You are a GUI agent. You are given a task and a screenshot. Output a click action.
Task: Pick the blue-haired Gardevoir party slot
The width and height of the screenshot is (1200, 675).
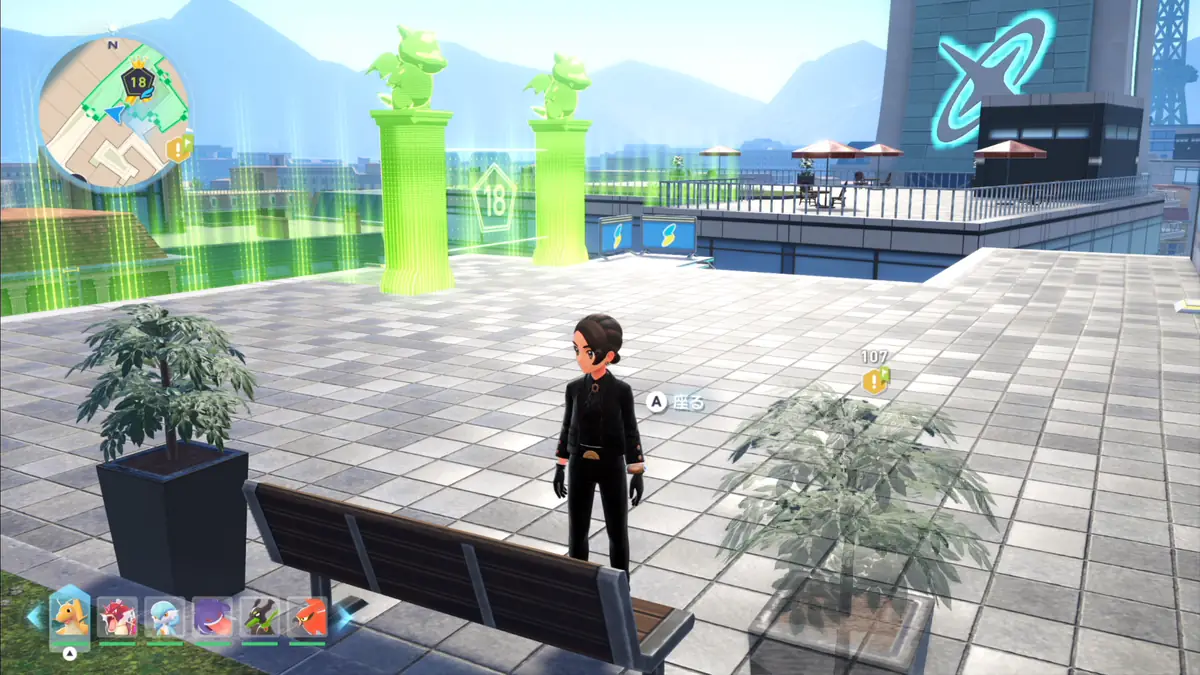click(165, 617)
